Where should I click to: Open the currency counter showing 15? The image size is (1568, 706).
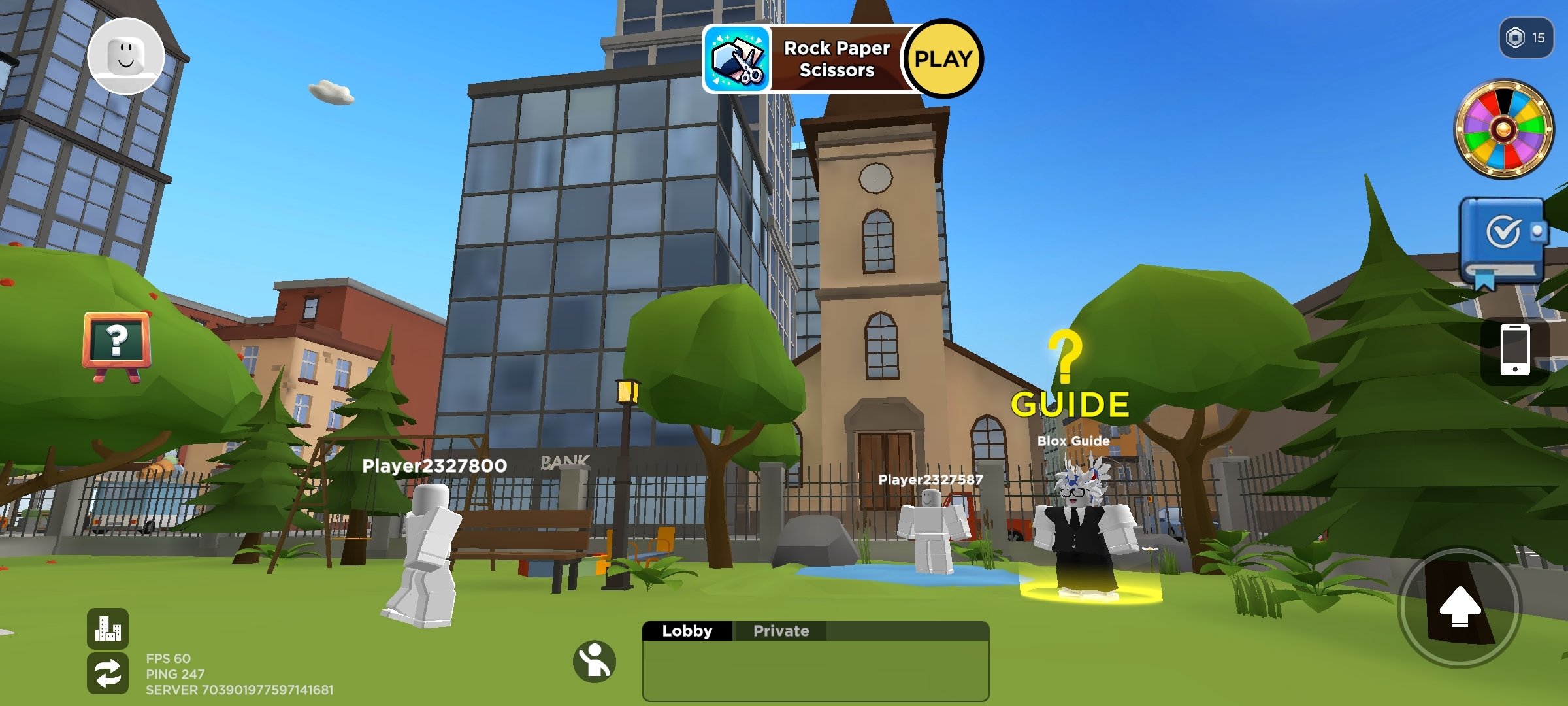1526,38
